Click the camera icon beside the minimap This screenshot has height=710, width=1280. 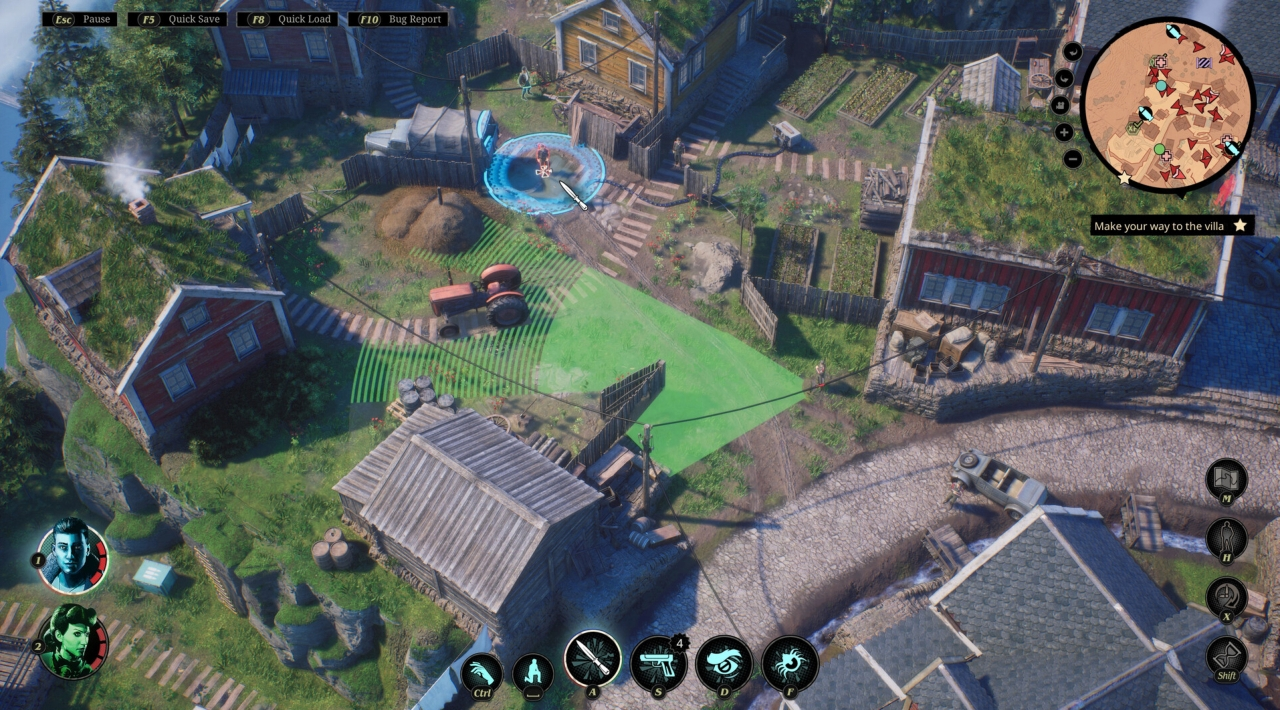1060,104
